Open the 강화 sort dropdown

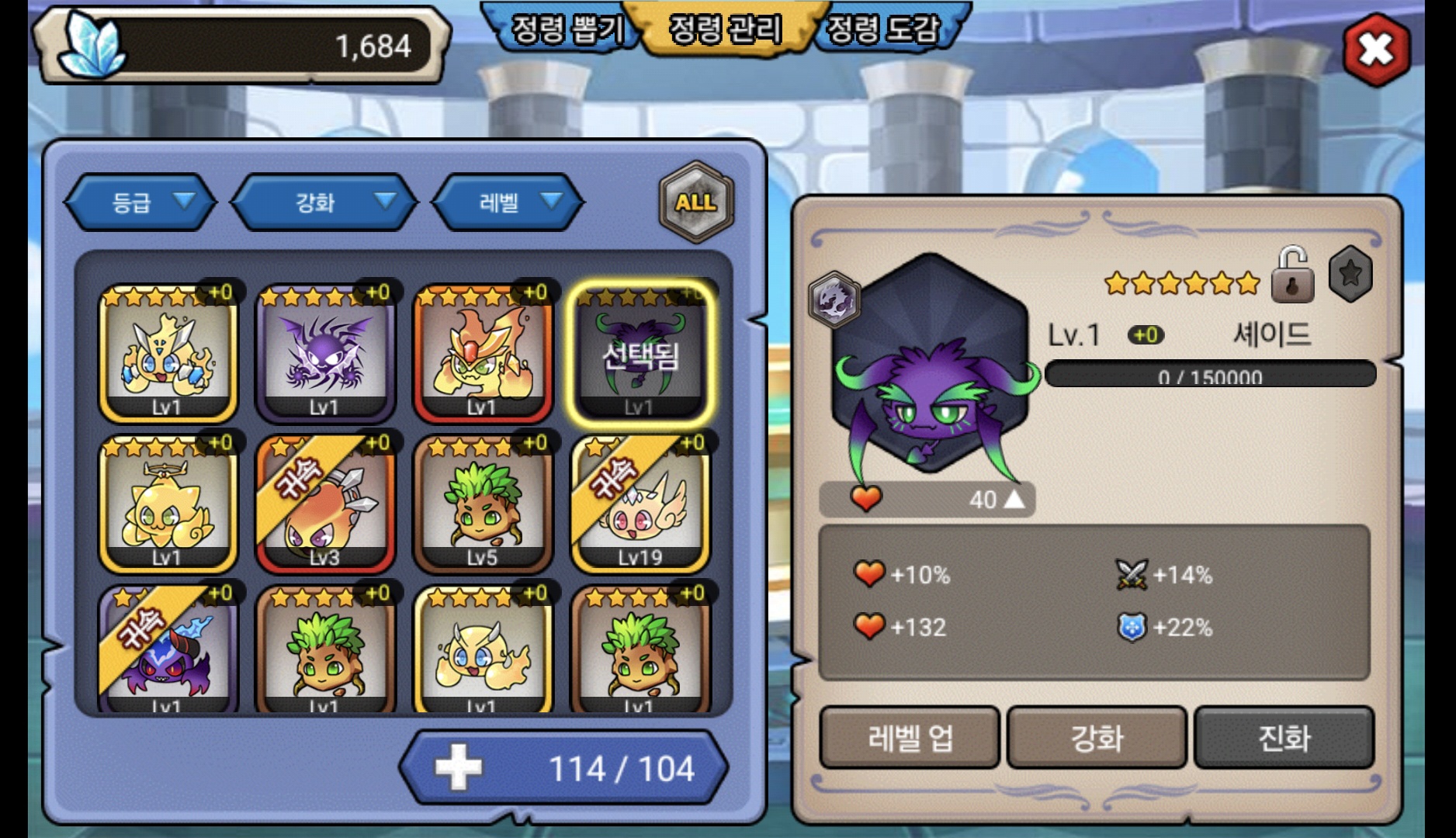(x=324, y=203)
